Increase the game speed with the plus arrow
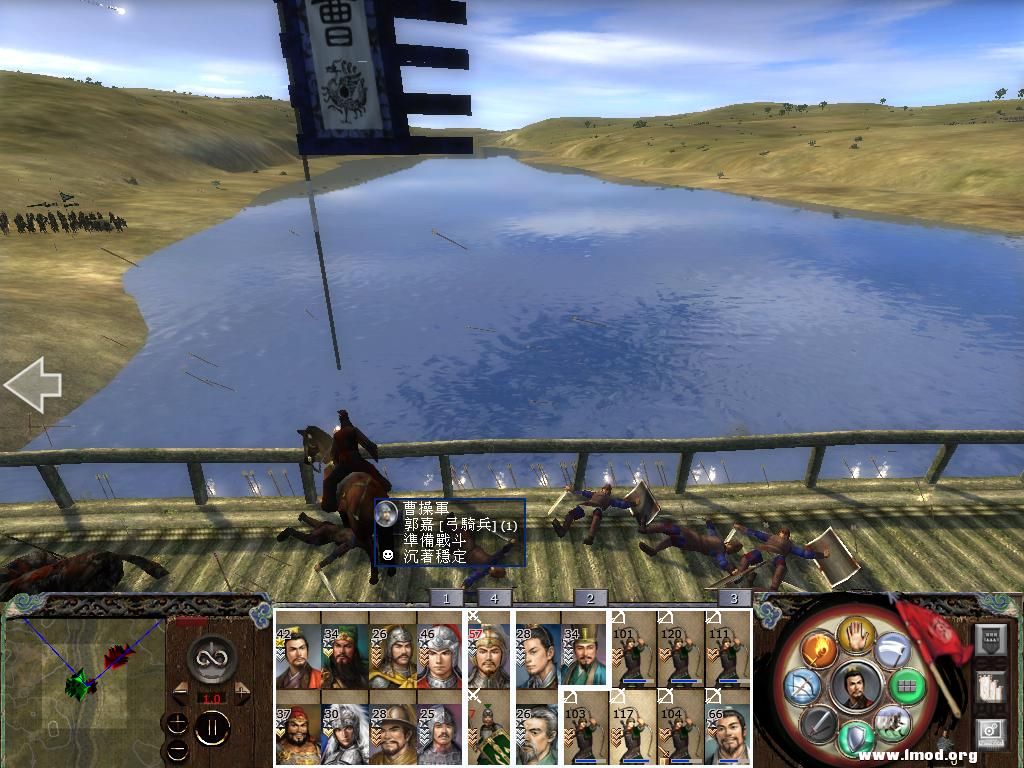The height and width of the screenshot is (768, 1024). [x=242, y=693]
